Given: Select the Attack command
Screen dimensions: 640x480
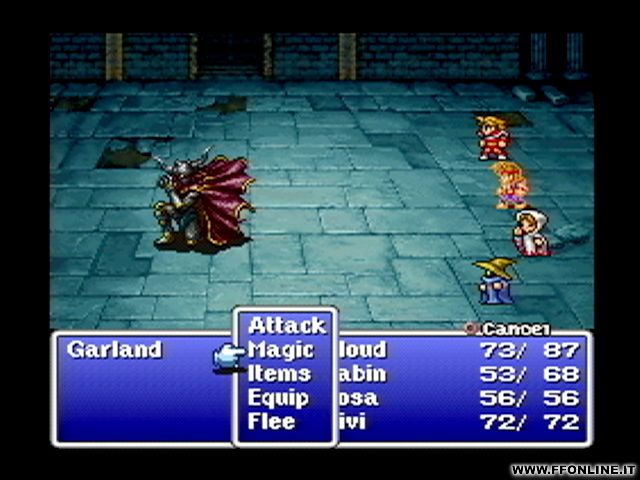Looking at the screenshot, I should coord(287,325).
